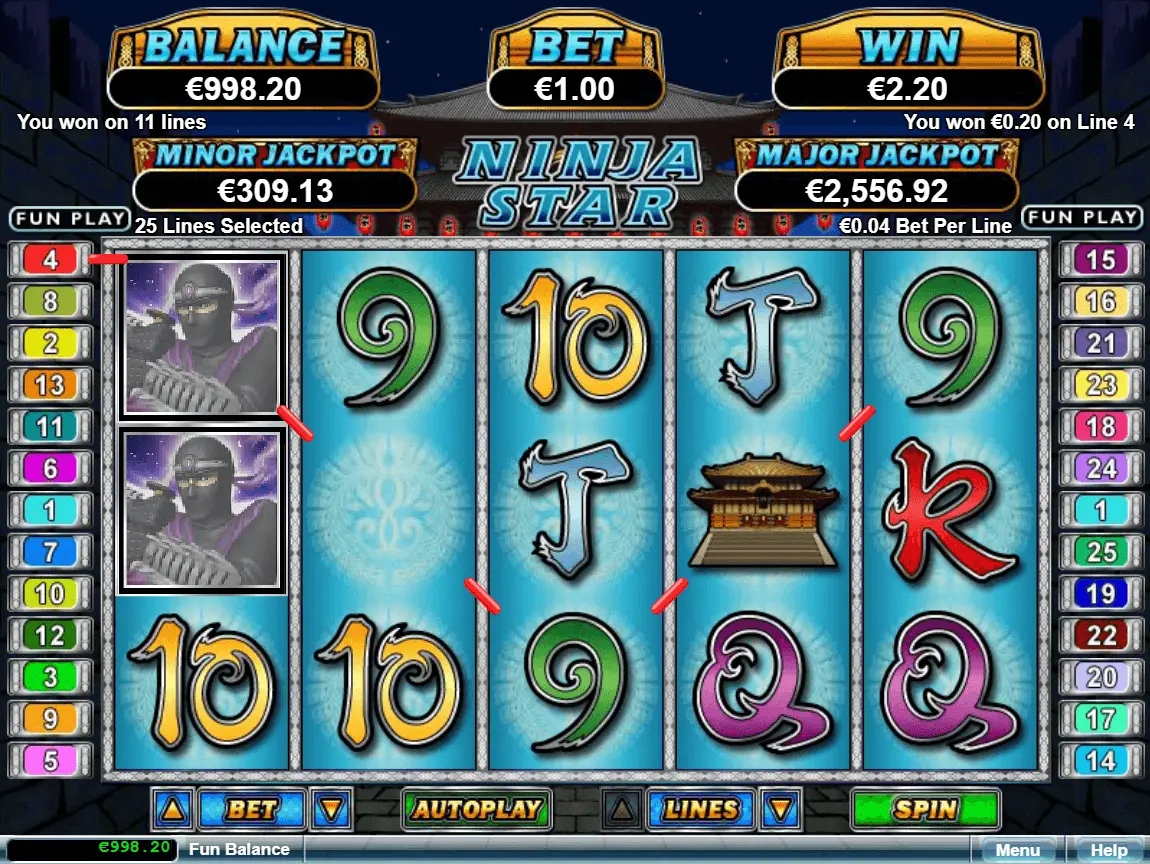Image resolution: width=1150 pixels, height=864 pixels.
Task: Start Autoplay mode
Action: click(x=477, y=809)
